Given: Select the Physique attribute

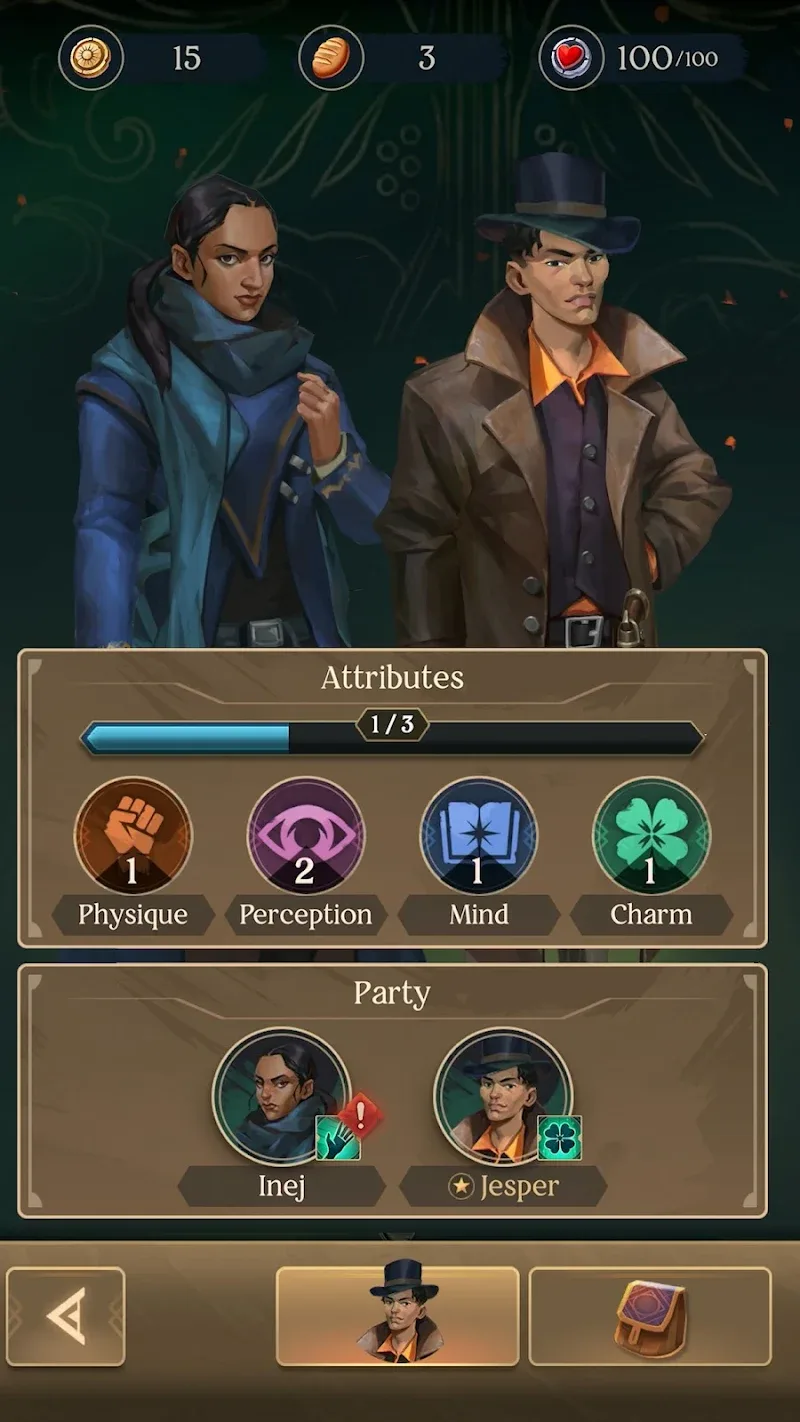Looking at the screenshot, I should (x=133, y=836).
